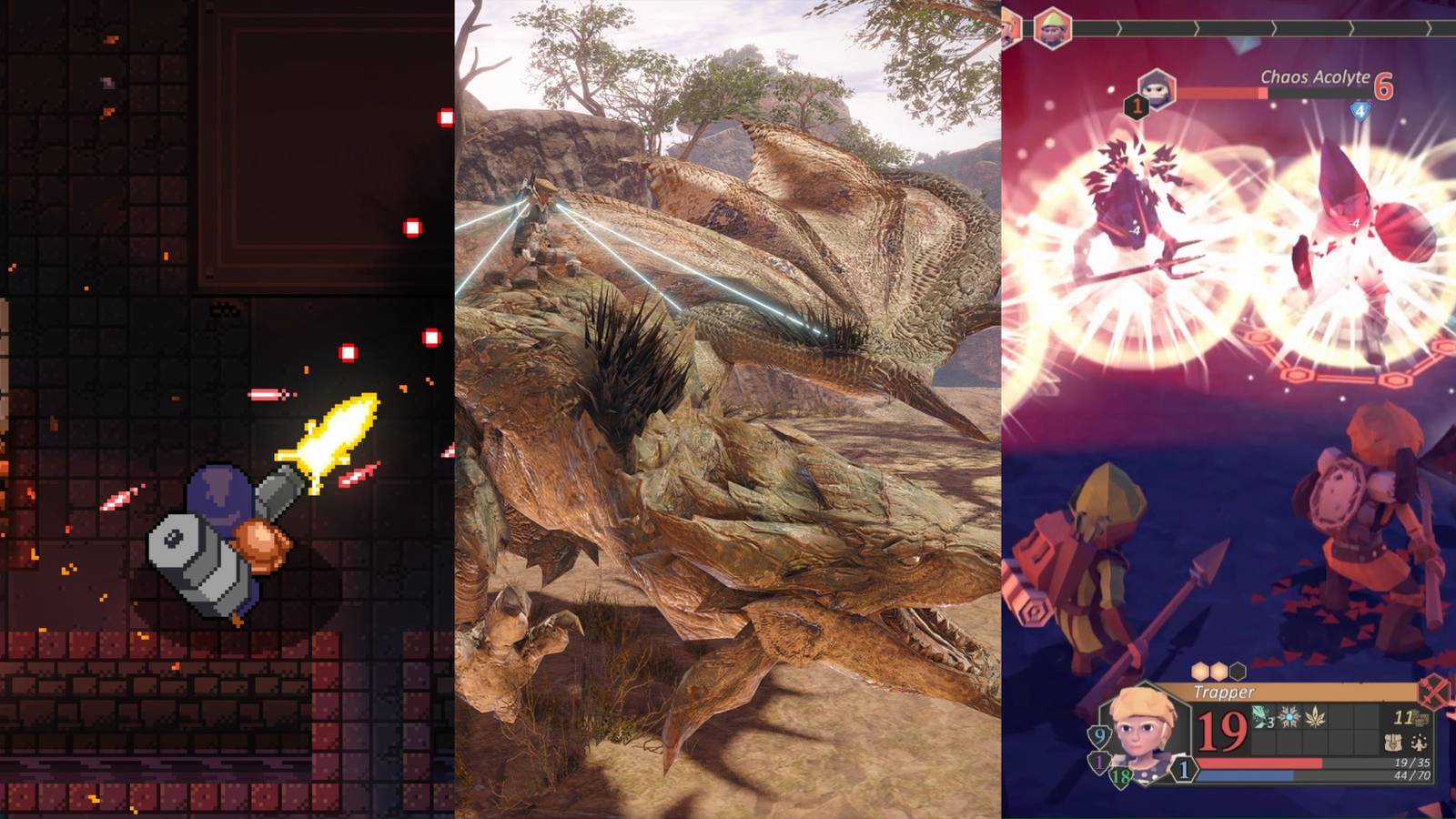The height and width of the screenshot is (819, 1456).
Task: Use the herb item from the quick slot
Action: coord(1315,718)
